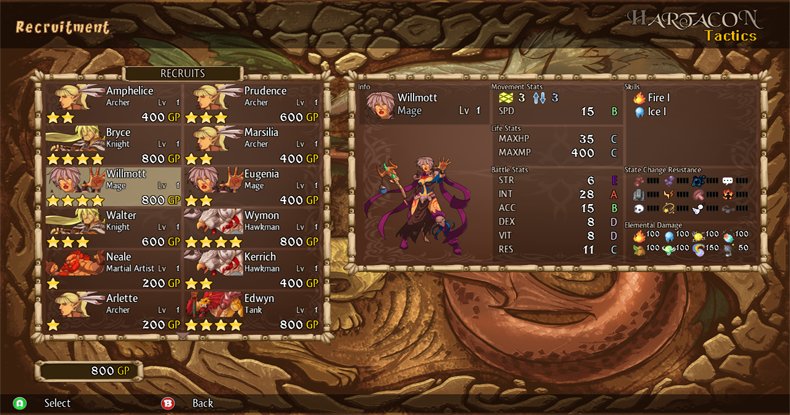790x415 pixels.
Task: Select Marsilia the Archer entry
Action: (252, 144)
